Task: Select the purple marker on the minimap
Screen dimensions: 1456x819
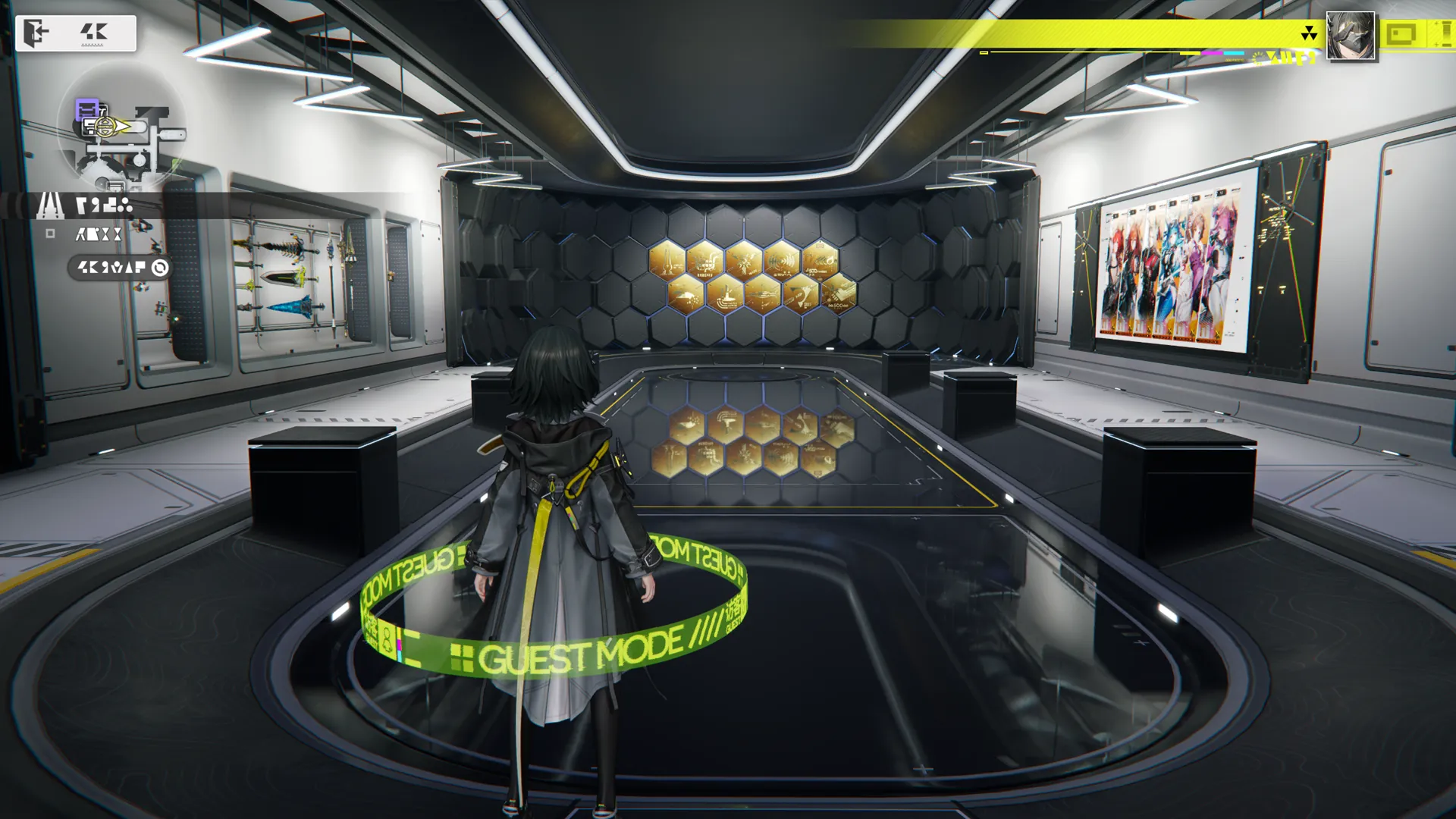Action: [x=87, y=110]
